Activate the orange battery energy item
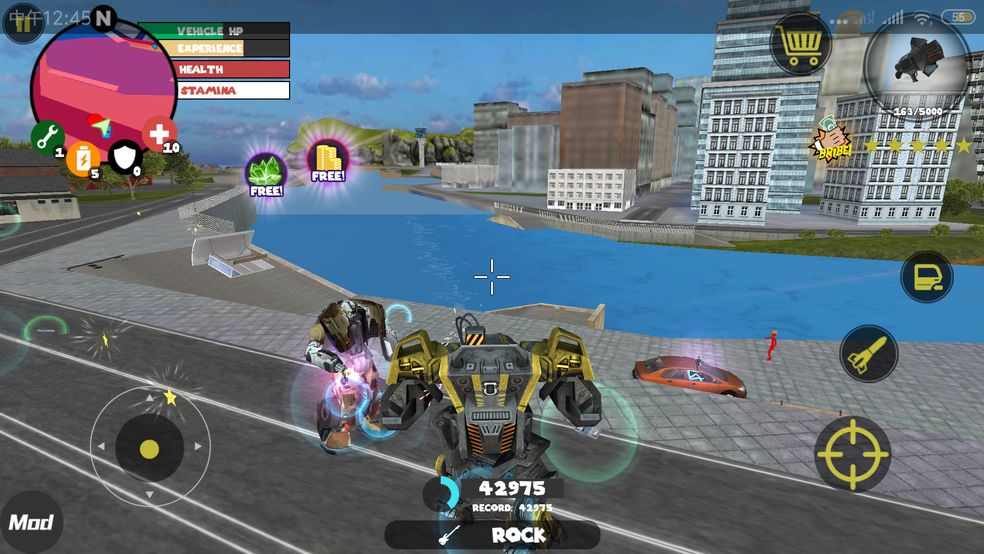984x554 pixels. [x=84, y=158]
